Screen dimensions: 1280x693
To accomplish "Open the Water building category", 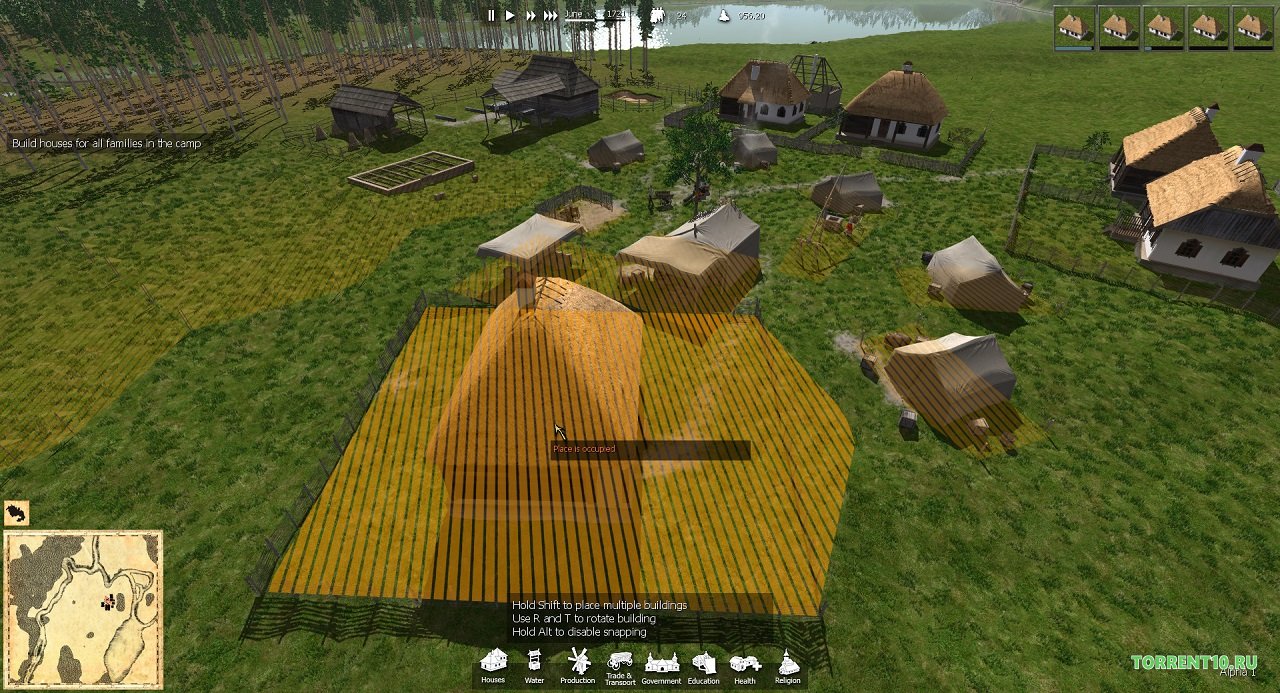I will [x=535, y=663].
